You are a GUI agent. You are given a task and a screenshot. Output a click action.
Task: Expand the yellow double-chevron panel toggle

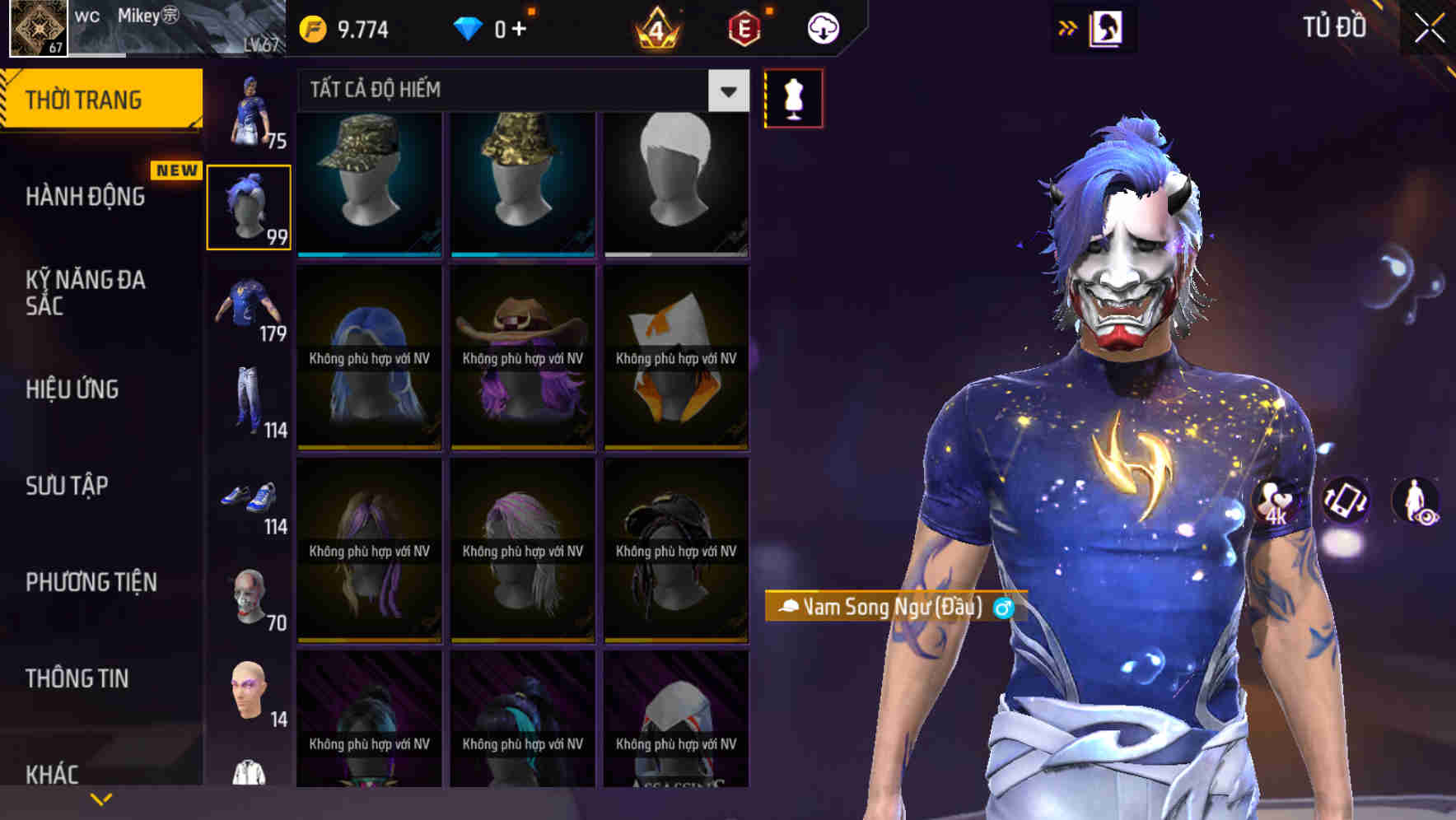(x=1067, y=27)
